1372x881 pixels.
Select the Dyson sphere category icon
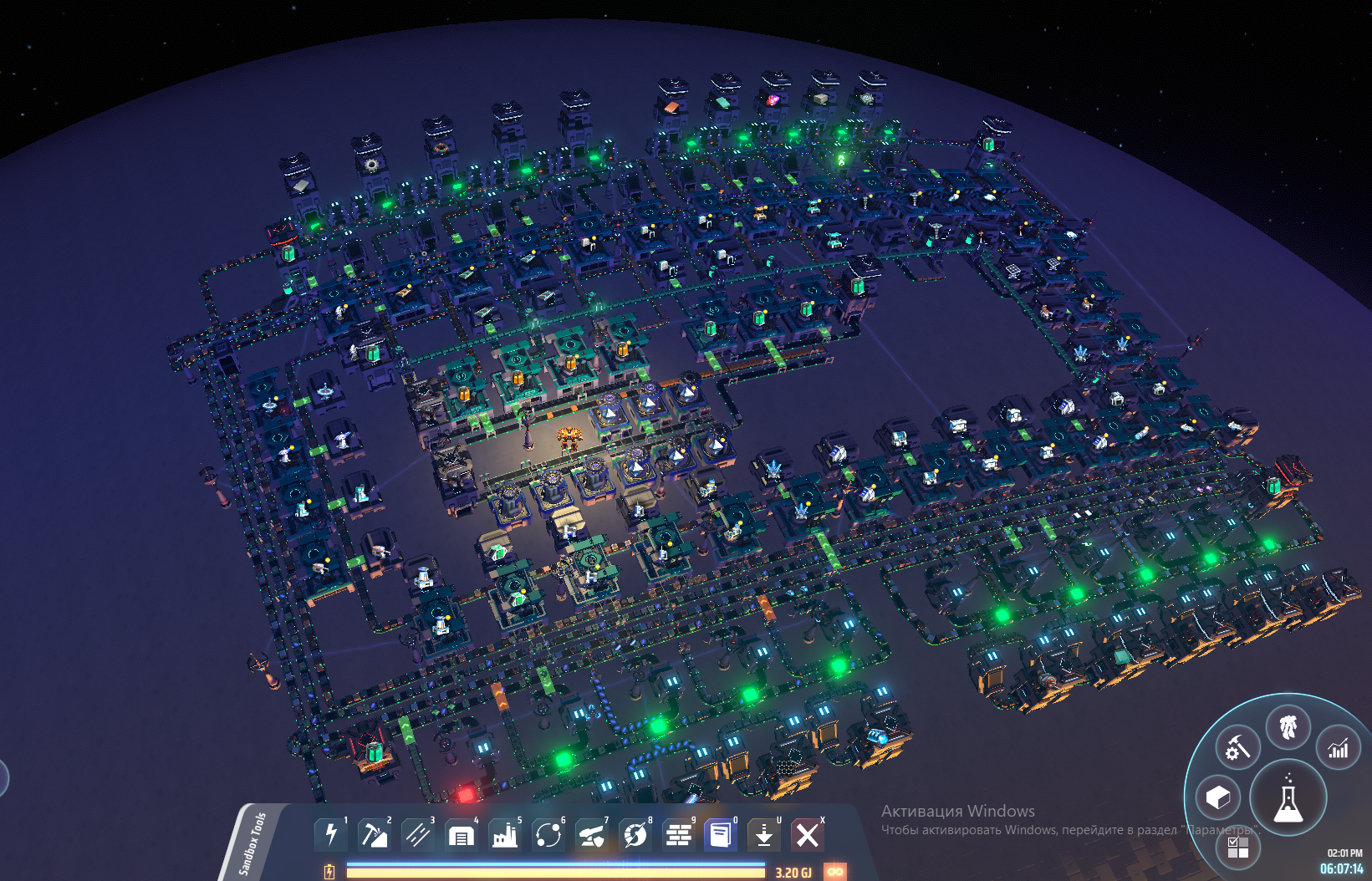(x=635, y=834)
